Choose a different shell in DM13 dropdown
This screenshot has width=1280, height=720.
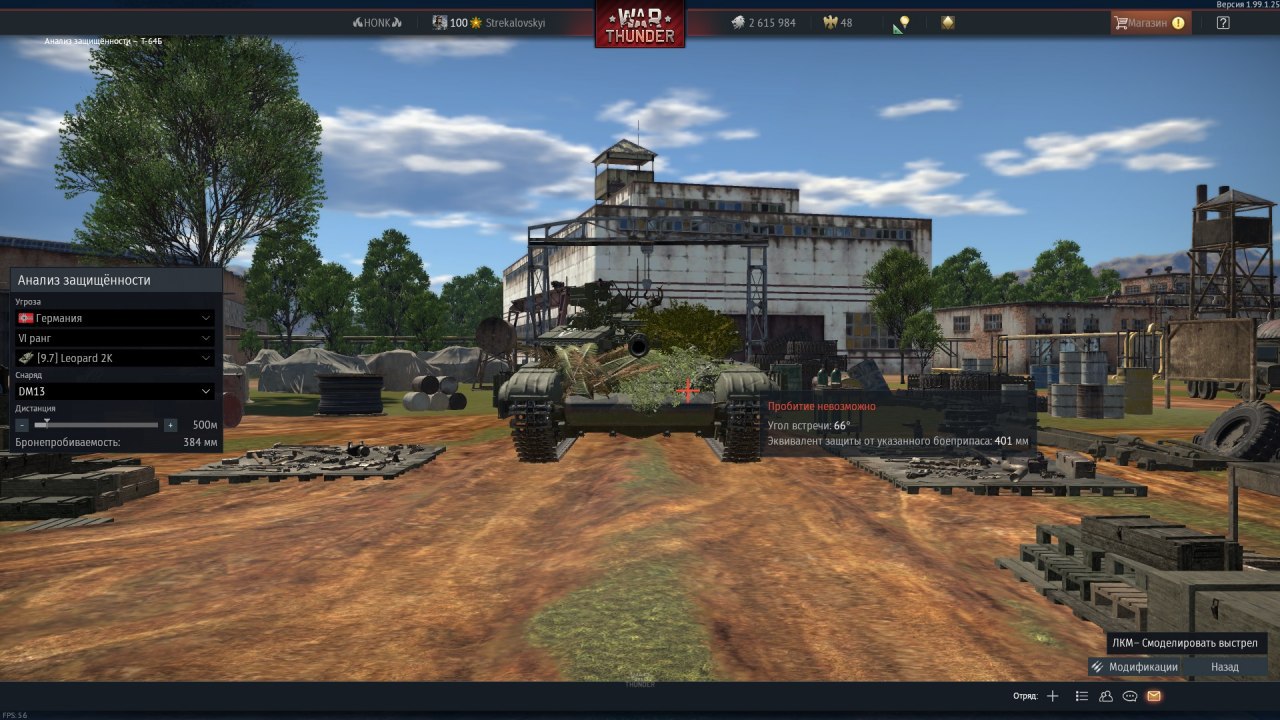point(115,391)
